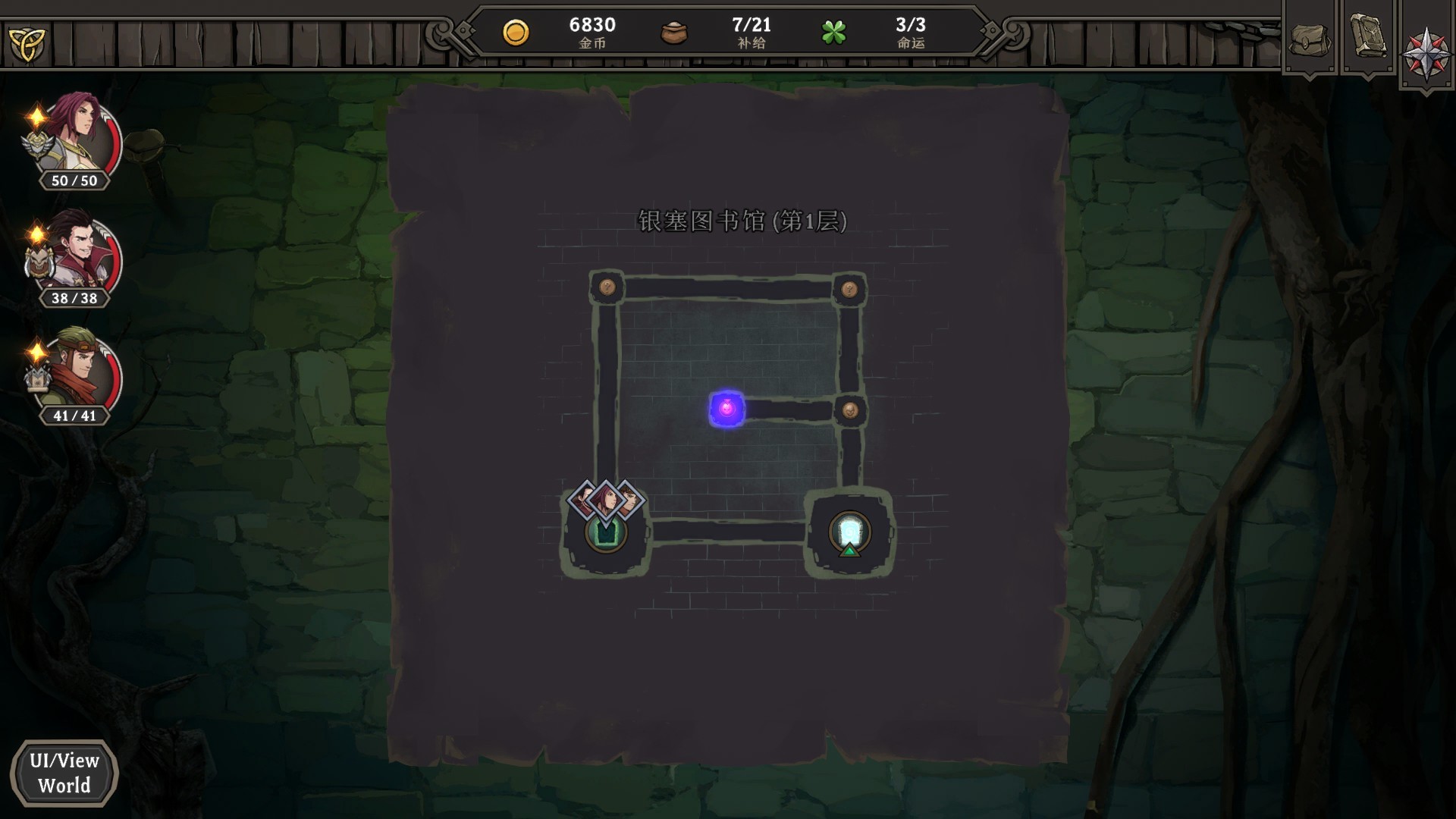Select the skull node on the right path
Viewport: 1456px width, 819px height.
pyautogui.click(x=852, y=409)
